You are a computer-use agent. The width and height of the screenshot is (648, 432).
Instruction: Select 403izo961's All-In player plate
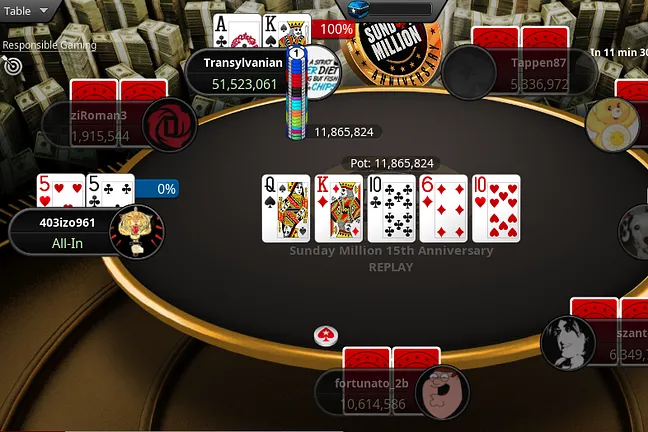tap(62, 233)
